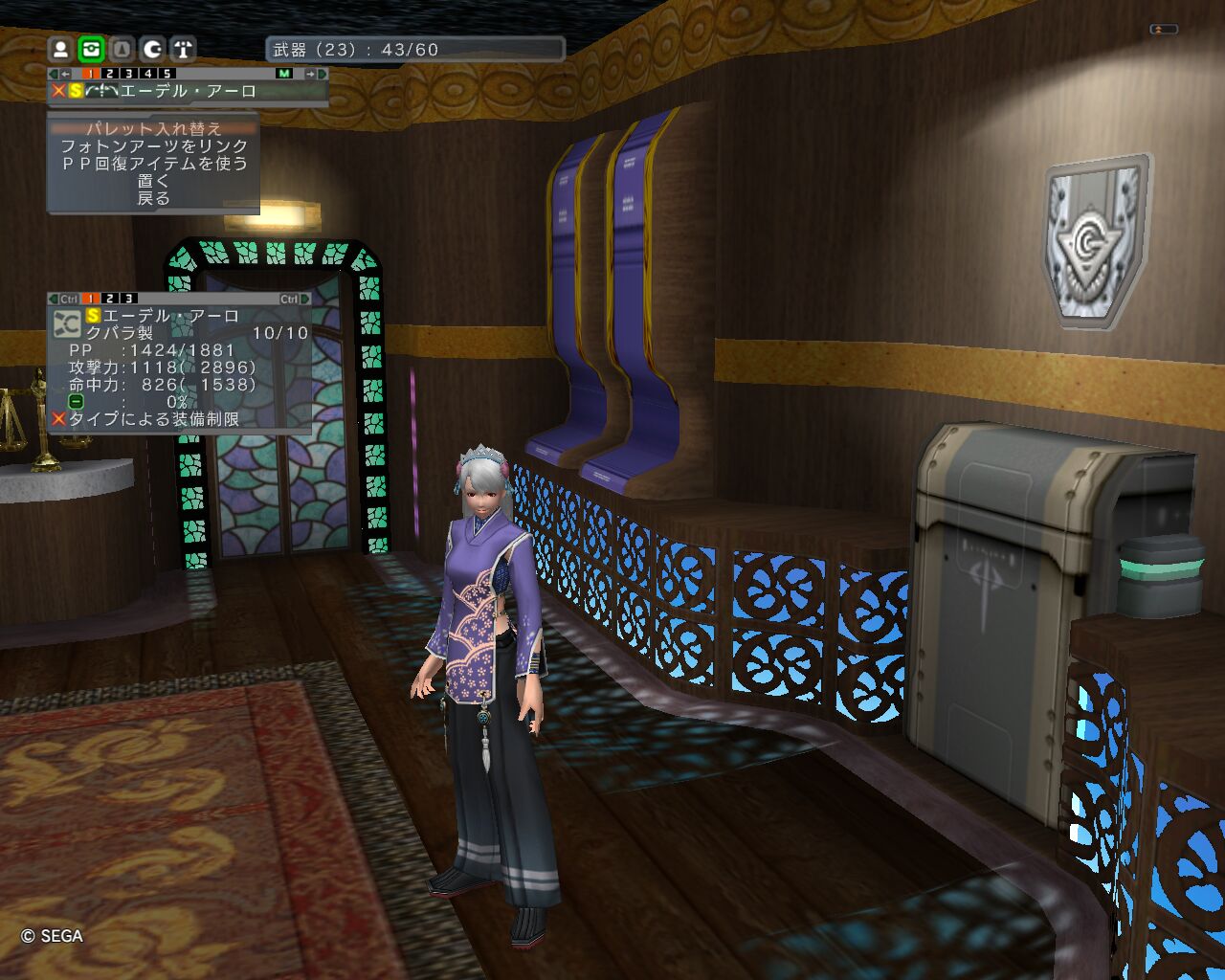This screenshot has width=1225, height=980.
Task: Go back with the 戻る entry
Action: click(153, 198)
